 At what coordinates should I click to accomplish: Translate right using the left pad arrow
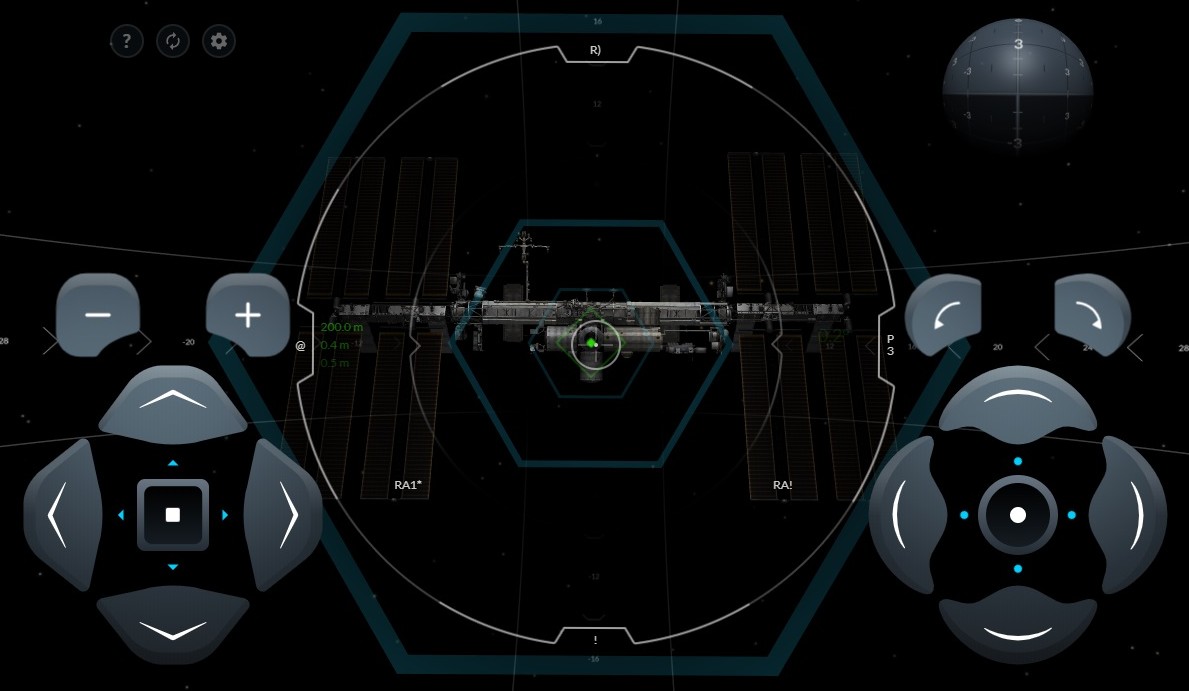click(x=285, y=514)
